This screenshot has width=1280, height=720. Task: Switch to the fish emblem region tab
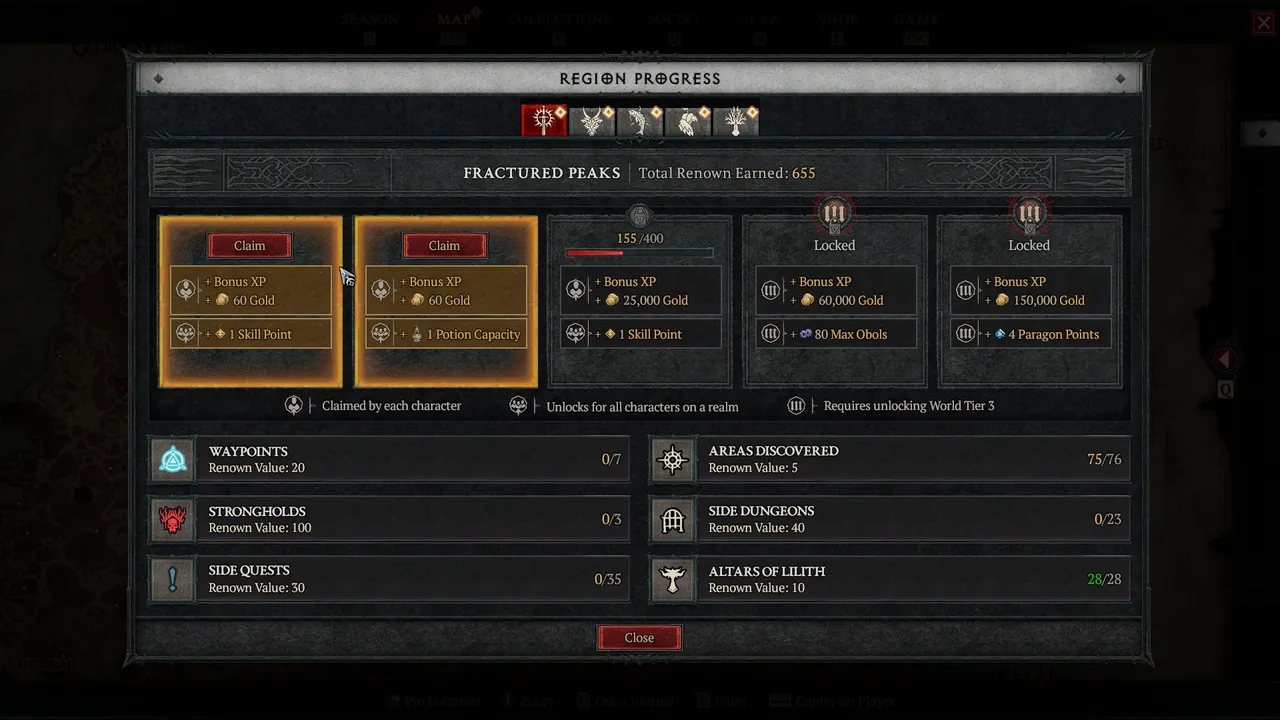point(639,121)
